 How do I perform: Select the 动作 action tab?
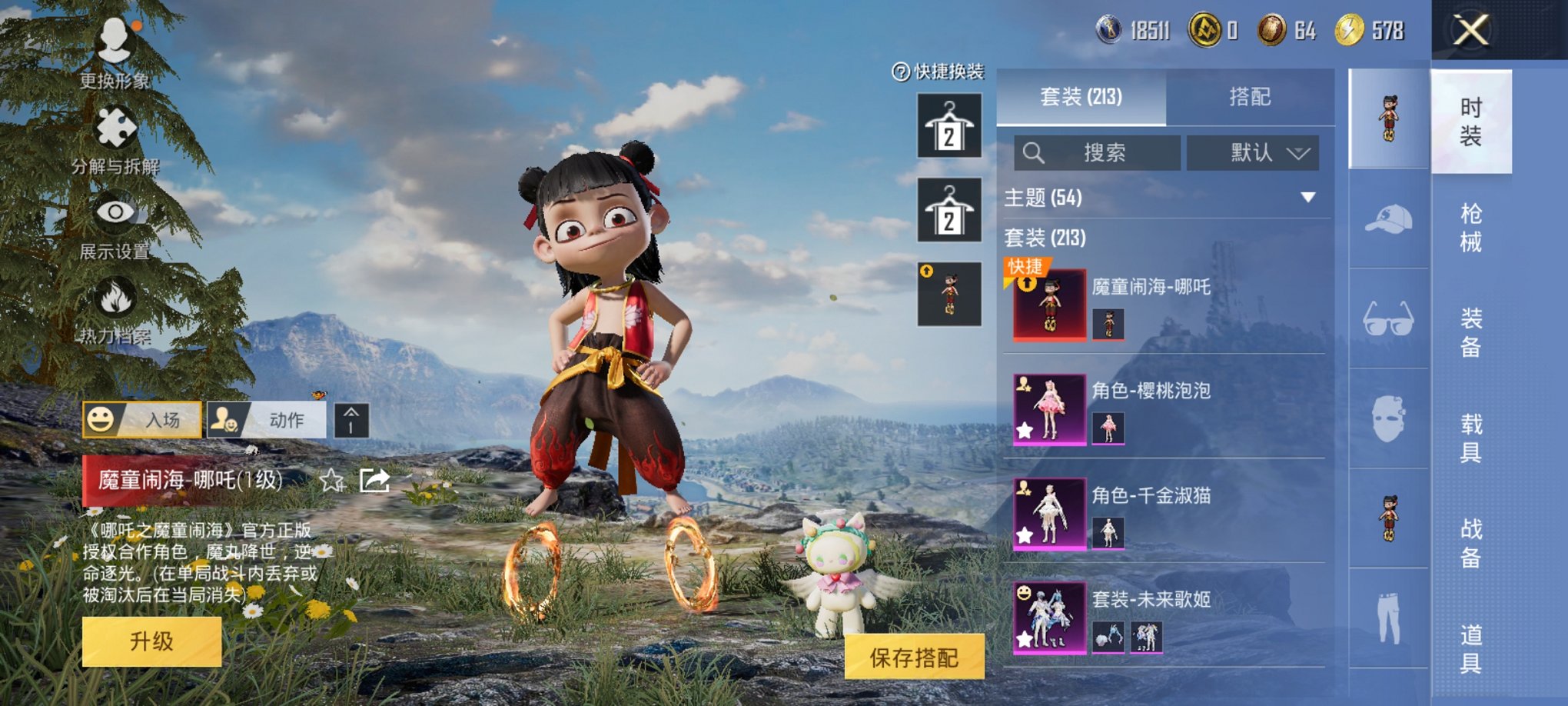[x=267, y=420]
